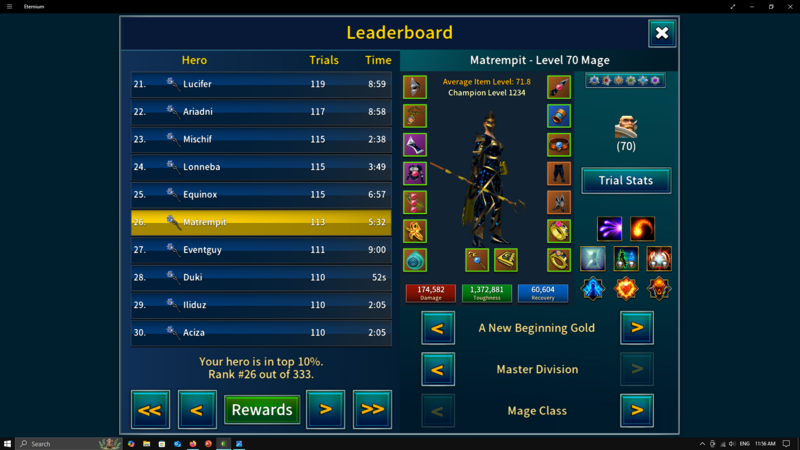Jump to the last leaderboard page
The image size is (800, 450).
pos(372,409)
